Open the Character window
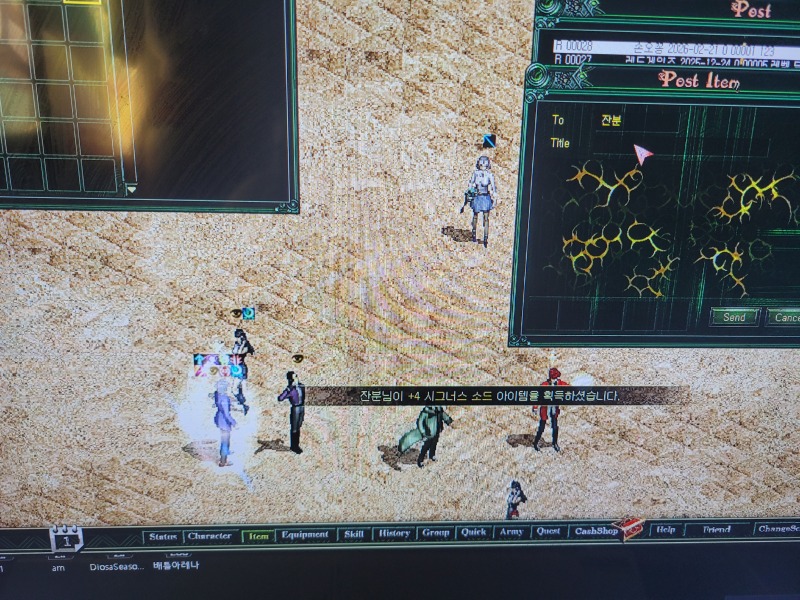 coord(210,536)
